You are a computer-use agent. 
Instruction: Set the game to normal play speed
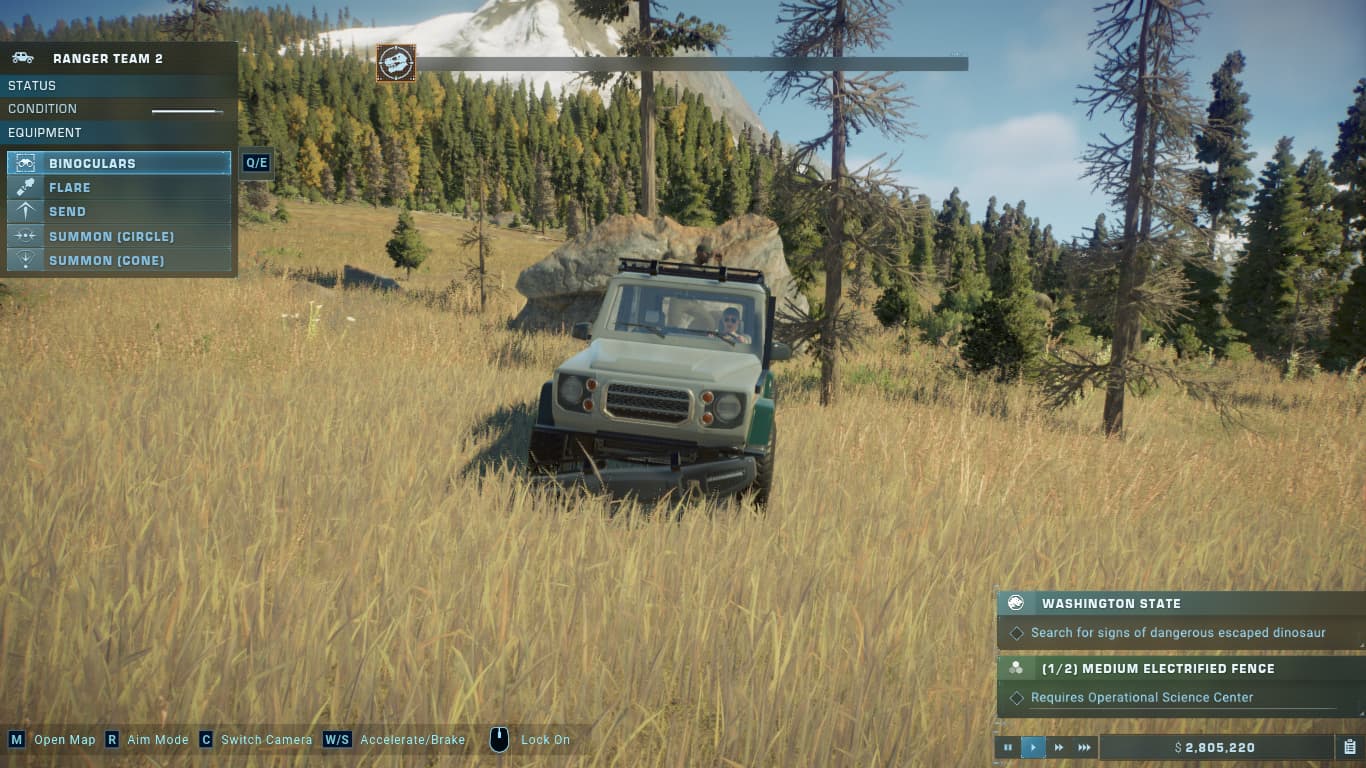coord(1033,747)
